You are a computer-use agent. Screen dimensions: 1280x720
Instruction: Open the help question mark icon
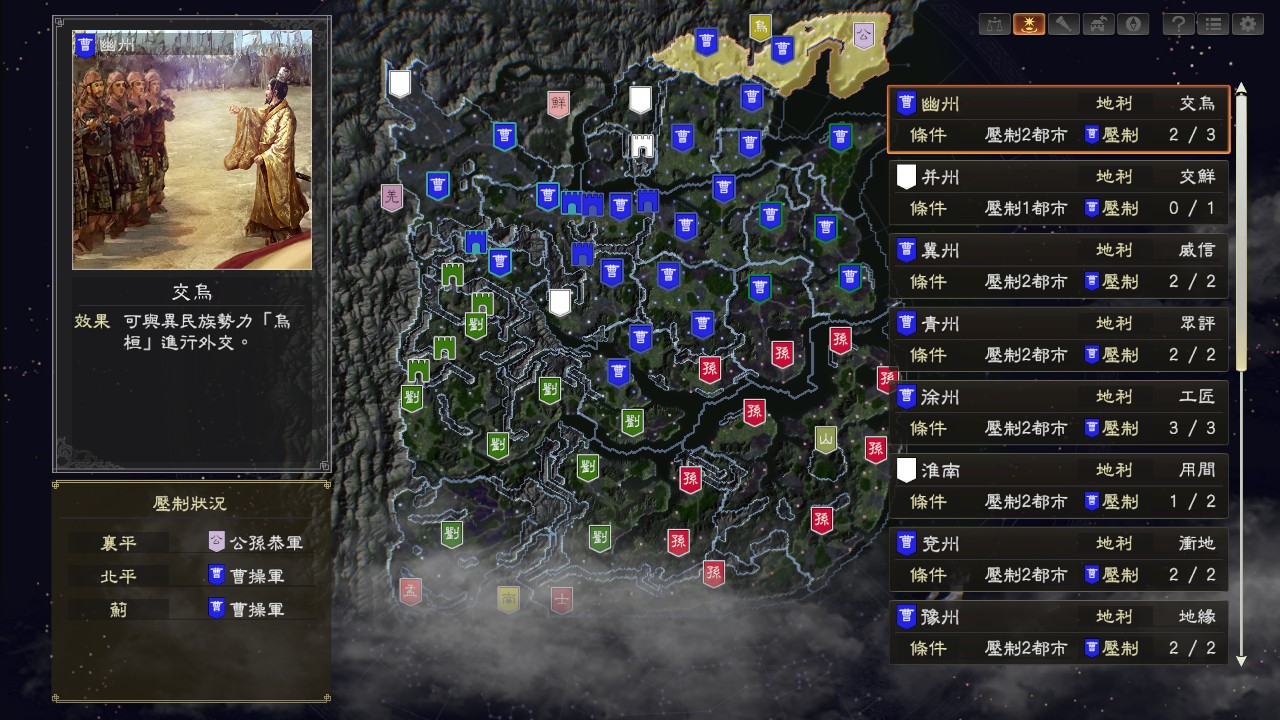1178,24
